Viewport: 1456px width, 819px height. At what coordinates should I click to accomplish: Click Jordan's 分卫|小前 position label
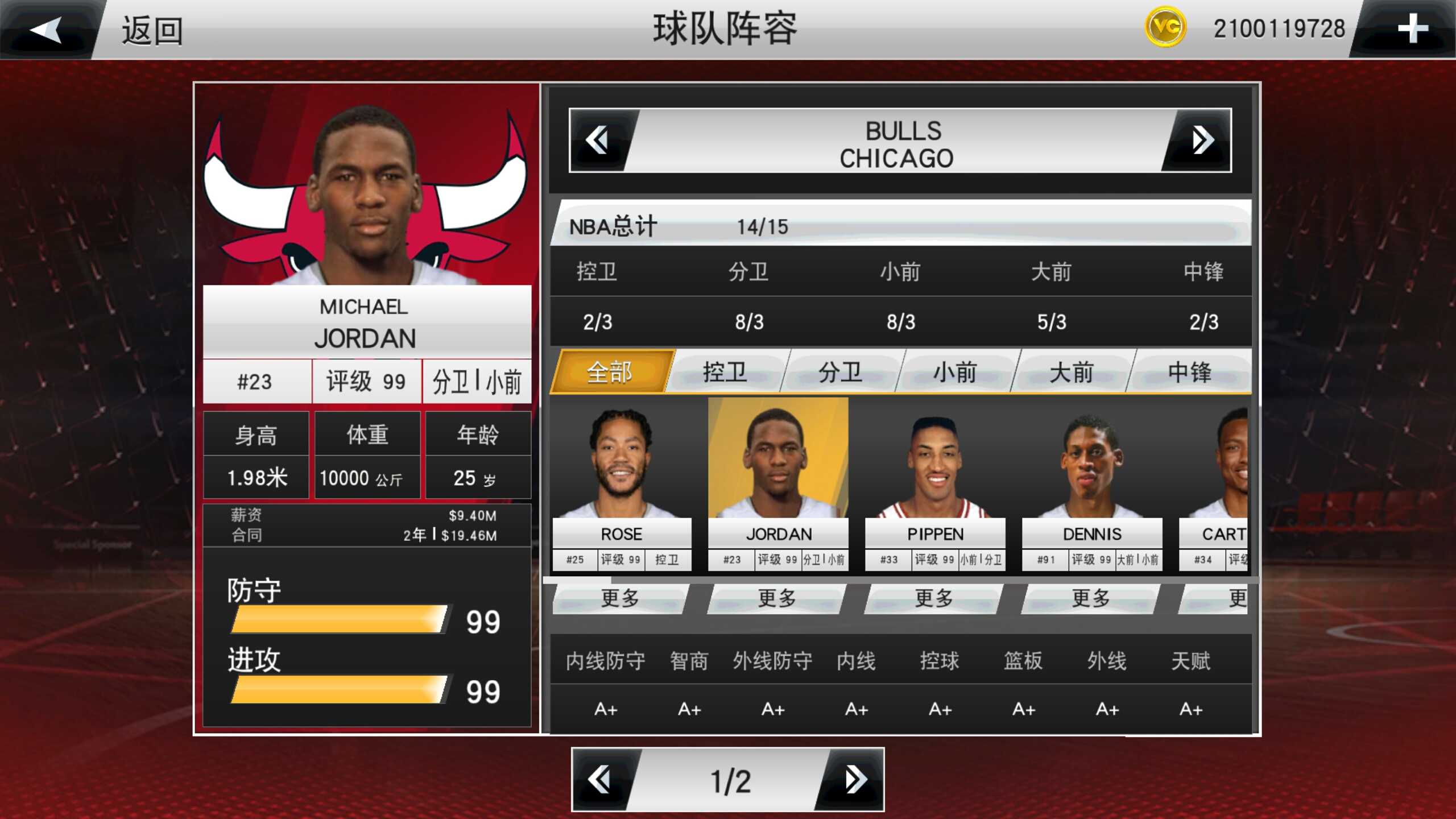pos(478,381)
